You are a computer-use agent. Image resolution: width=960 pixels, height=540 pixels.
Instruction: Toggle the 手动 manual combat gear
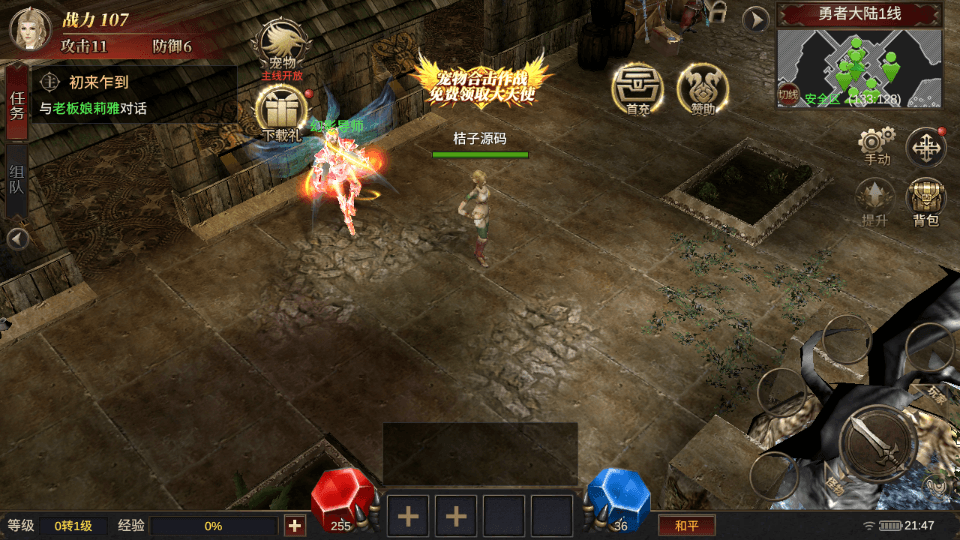pos(876,145)
